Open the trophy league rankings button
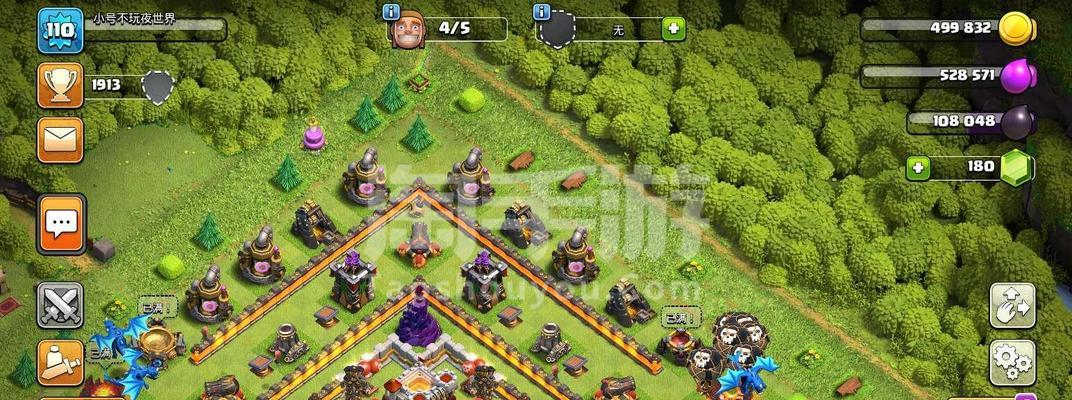Screen dimensions: 1072x400 [x=60, y=86]
